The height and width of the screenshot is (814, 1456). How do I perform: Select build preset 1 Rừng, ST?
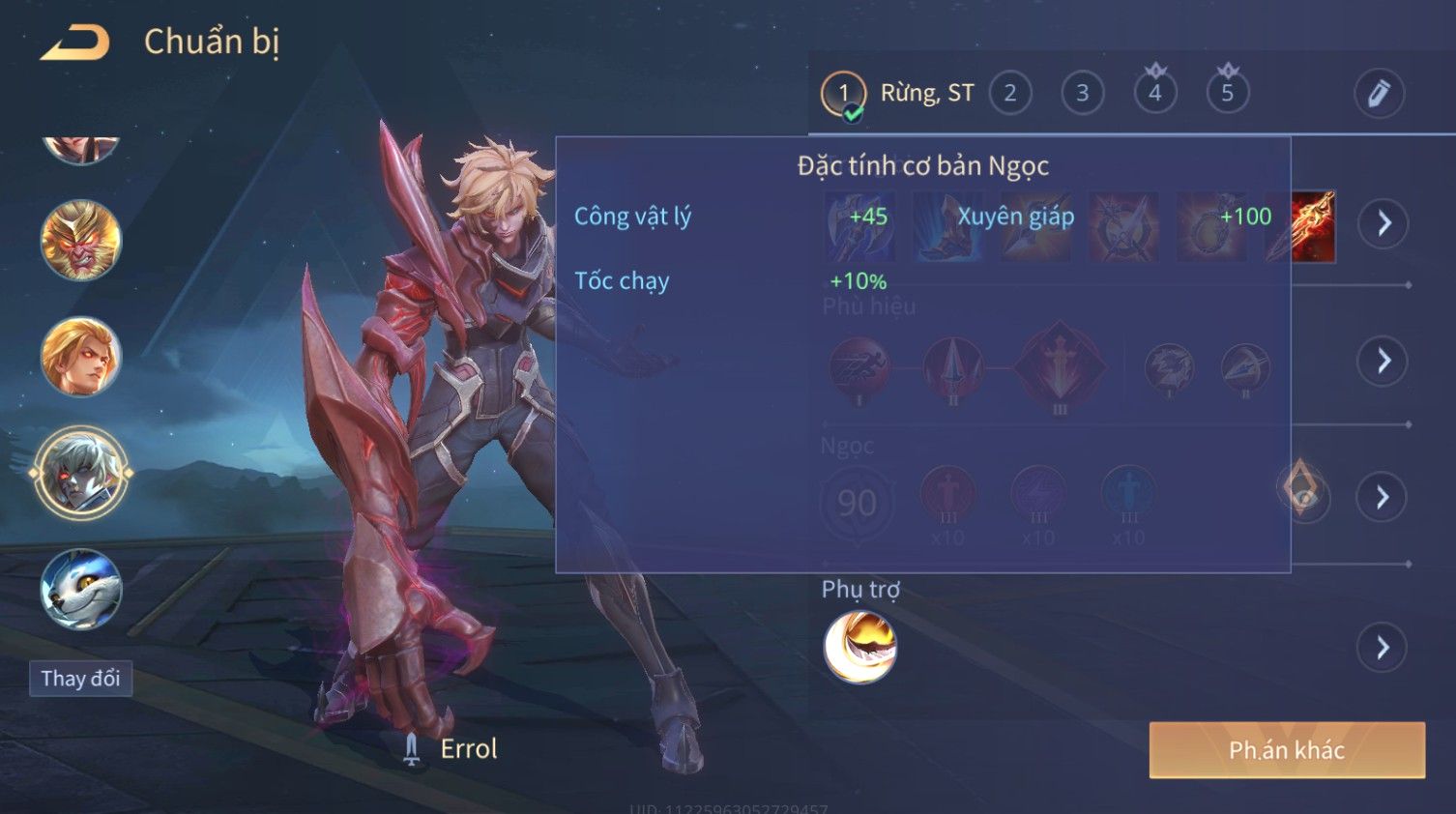pos(844,93)
